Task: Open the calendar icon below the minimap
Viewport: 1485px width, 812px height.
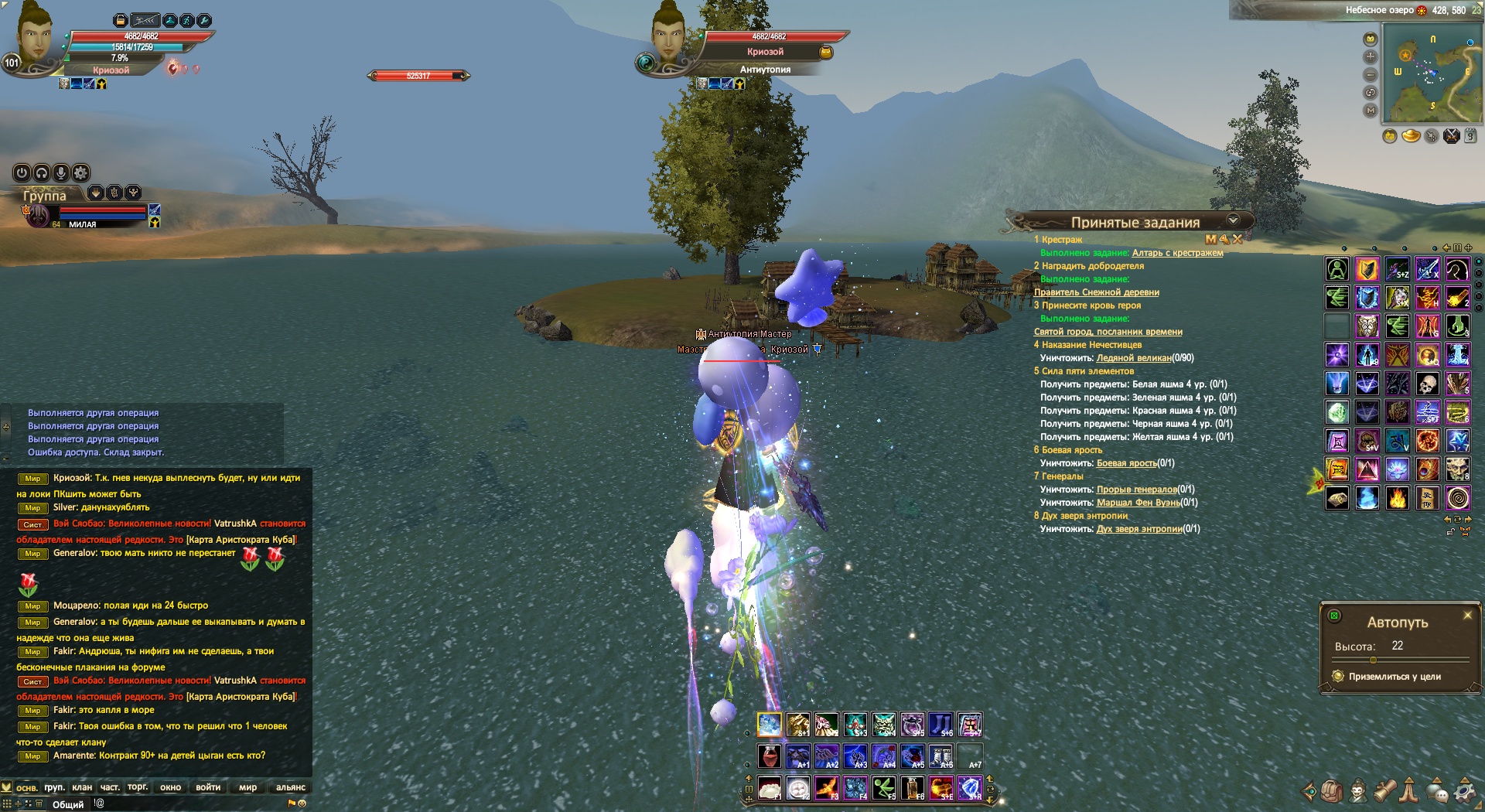Action: tap(1470, 136)
